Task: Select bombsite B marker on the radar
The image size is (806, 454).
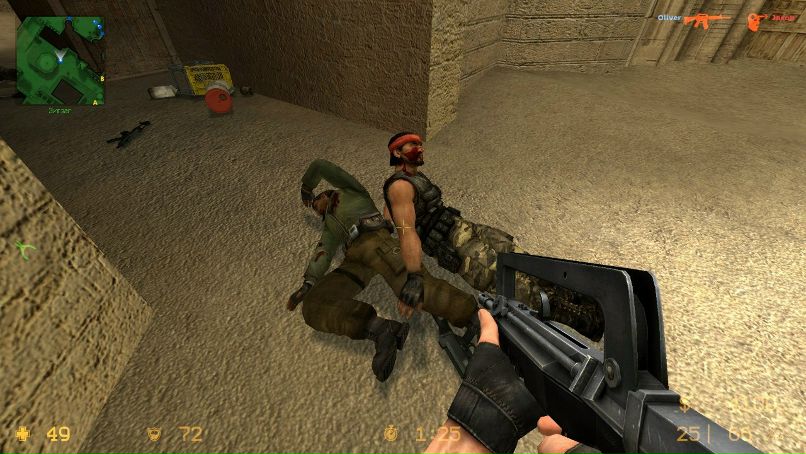Action: [101, 77]
